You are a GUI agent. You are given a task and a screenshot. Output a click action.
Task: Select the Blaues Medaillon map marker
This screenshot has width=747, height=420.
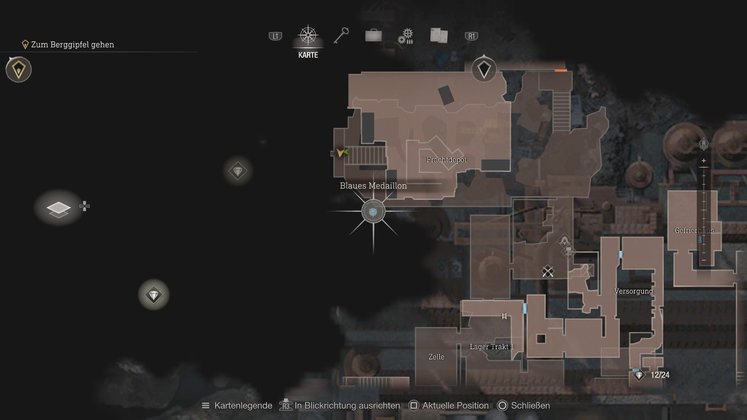click(x=373, y=211)
